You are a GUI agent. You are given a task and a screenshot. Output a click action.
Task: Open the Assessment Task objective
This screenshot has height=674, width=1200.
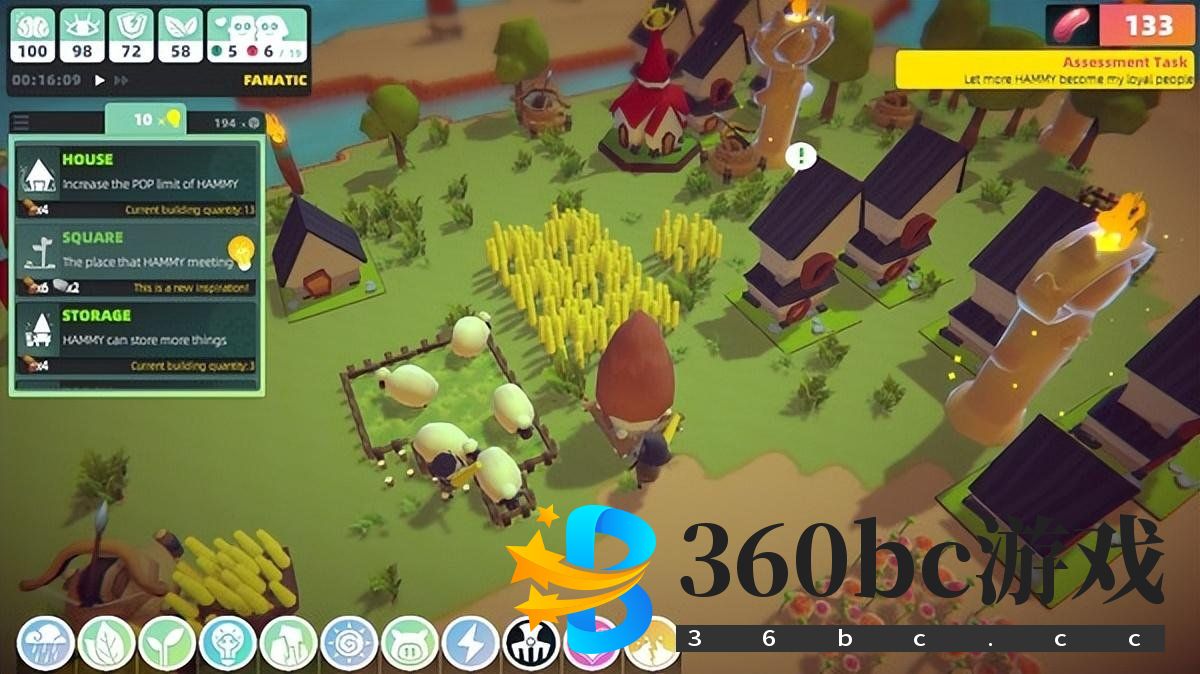pos(1045,70)
